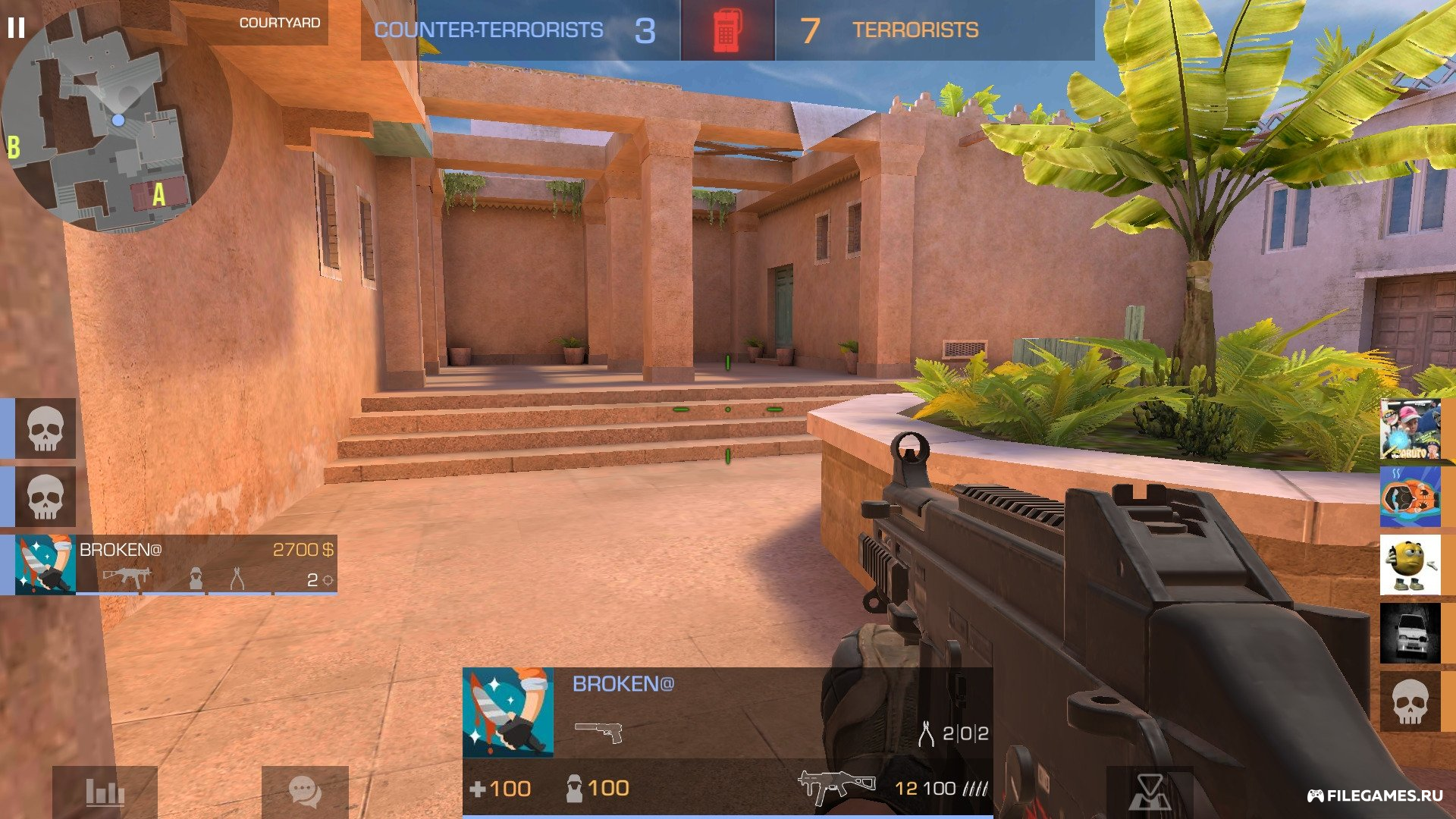This screenshot has height=819, width=1456.
Task: Select the orange goggles player avatar
Action: click(1410, 497)
